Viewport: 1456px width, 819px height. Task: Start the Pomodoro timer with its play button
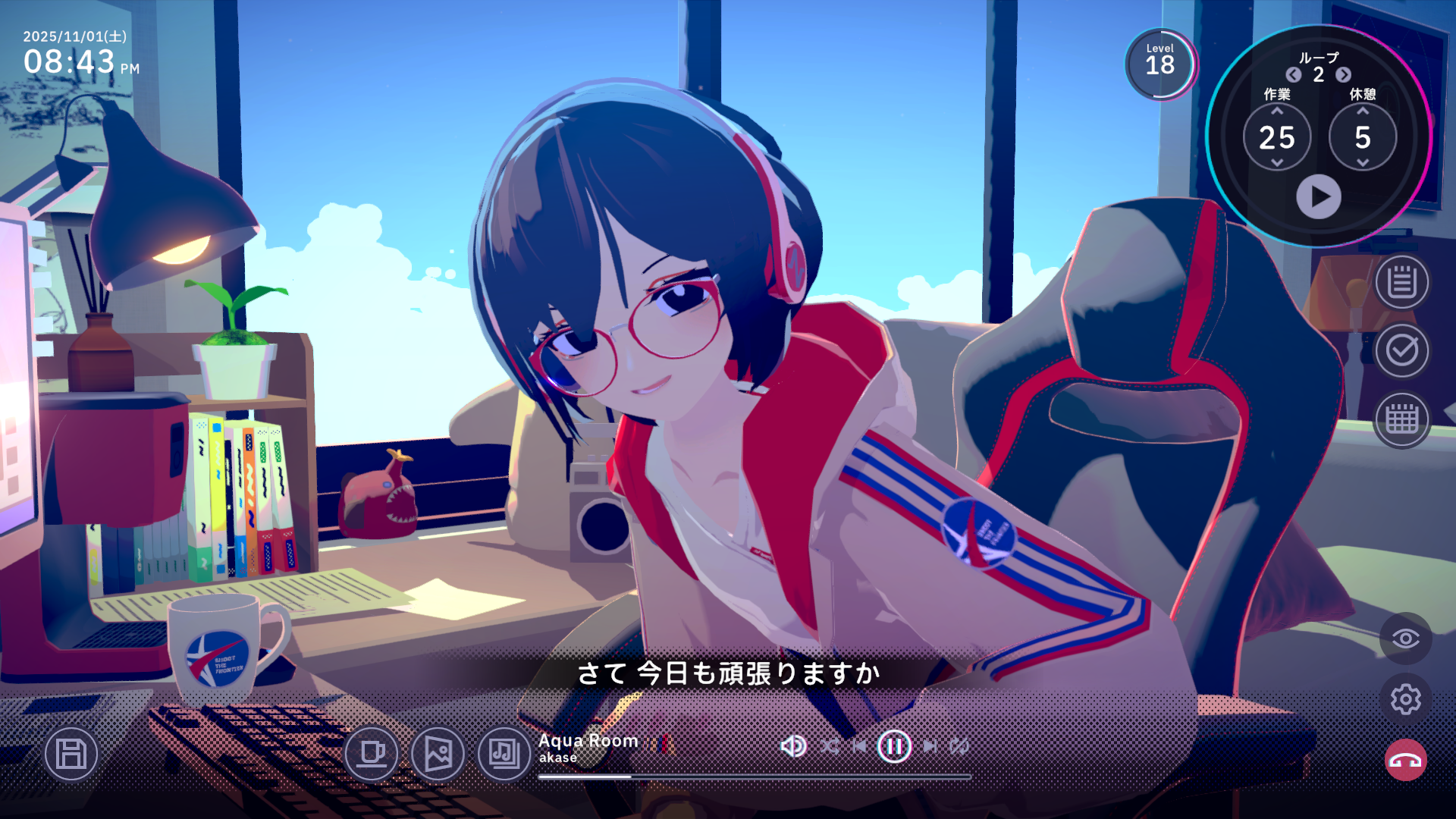coord(1319,197)
